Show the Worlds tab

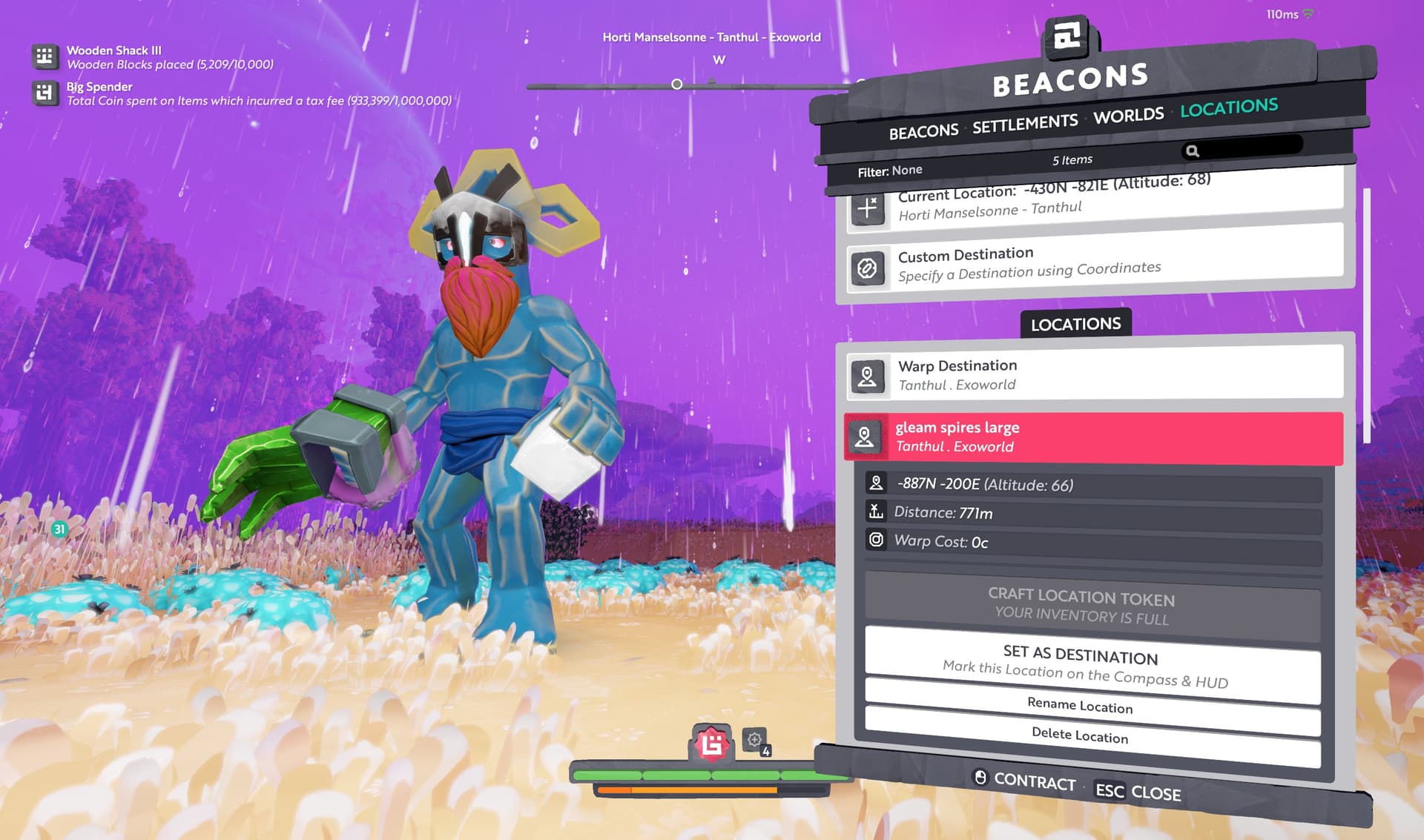[1128, 116]
